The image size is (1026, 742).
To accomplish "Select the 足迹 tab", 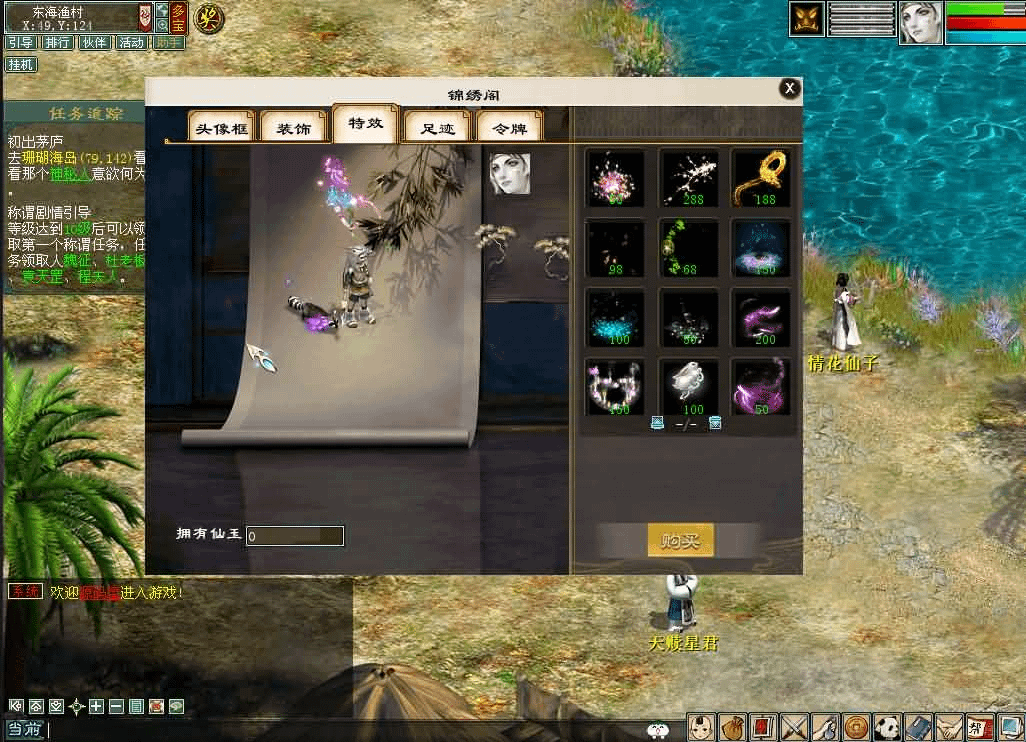I will point(437,128).
